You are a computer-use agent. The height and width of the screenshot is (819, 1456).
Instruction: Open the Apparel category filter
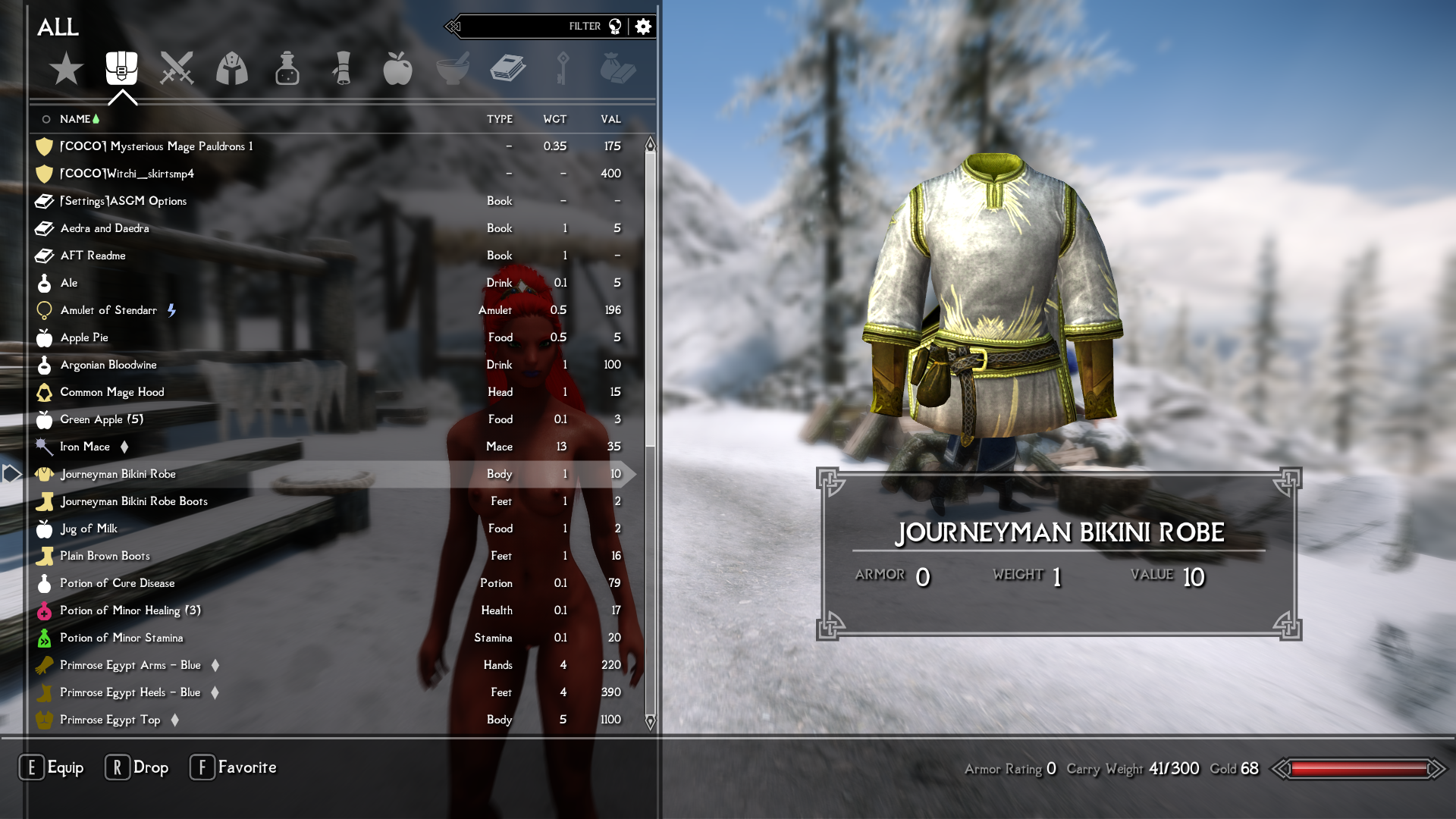tap(233, 68)
